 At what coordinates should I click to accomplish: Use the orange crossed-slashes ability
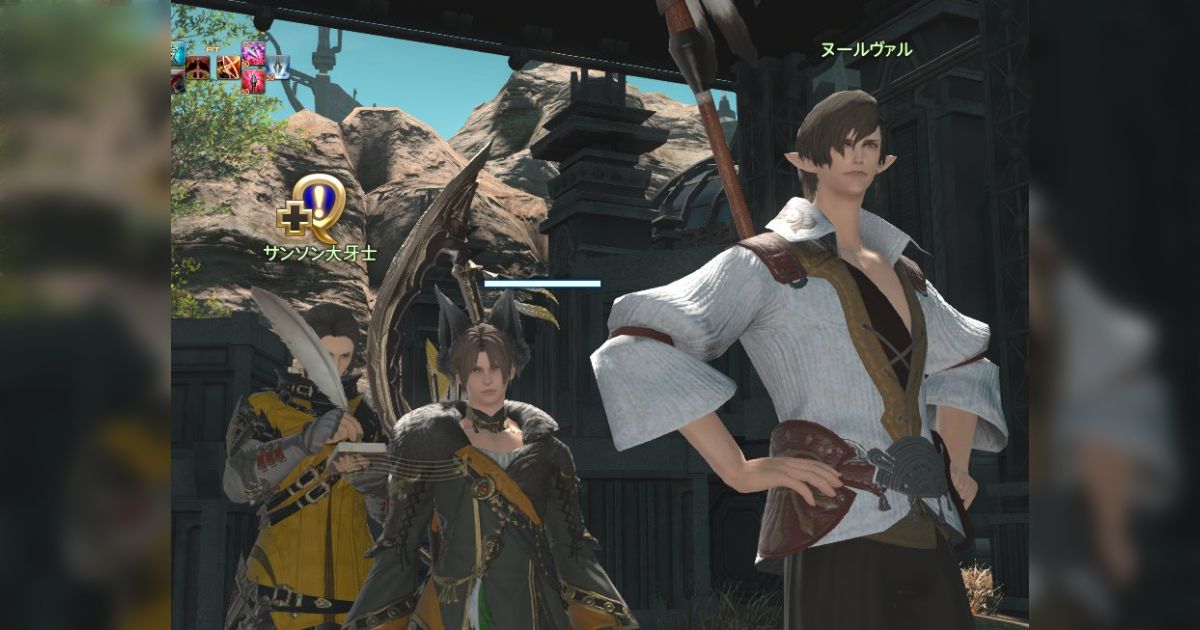[x=229, y=67]
